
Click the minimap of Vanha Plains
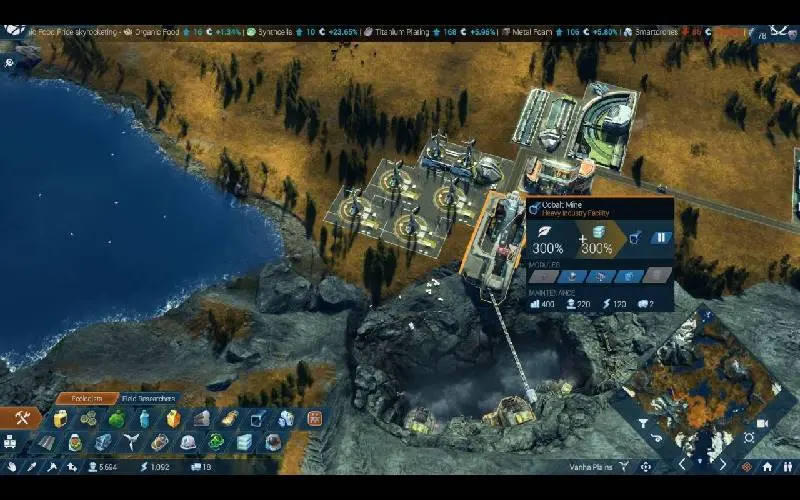coord(699,380)
